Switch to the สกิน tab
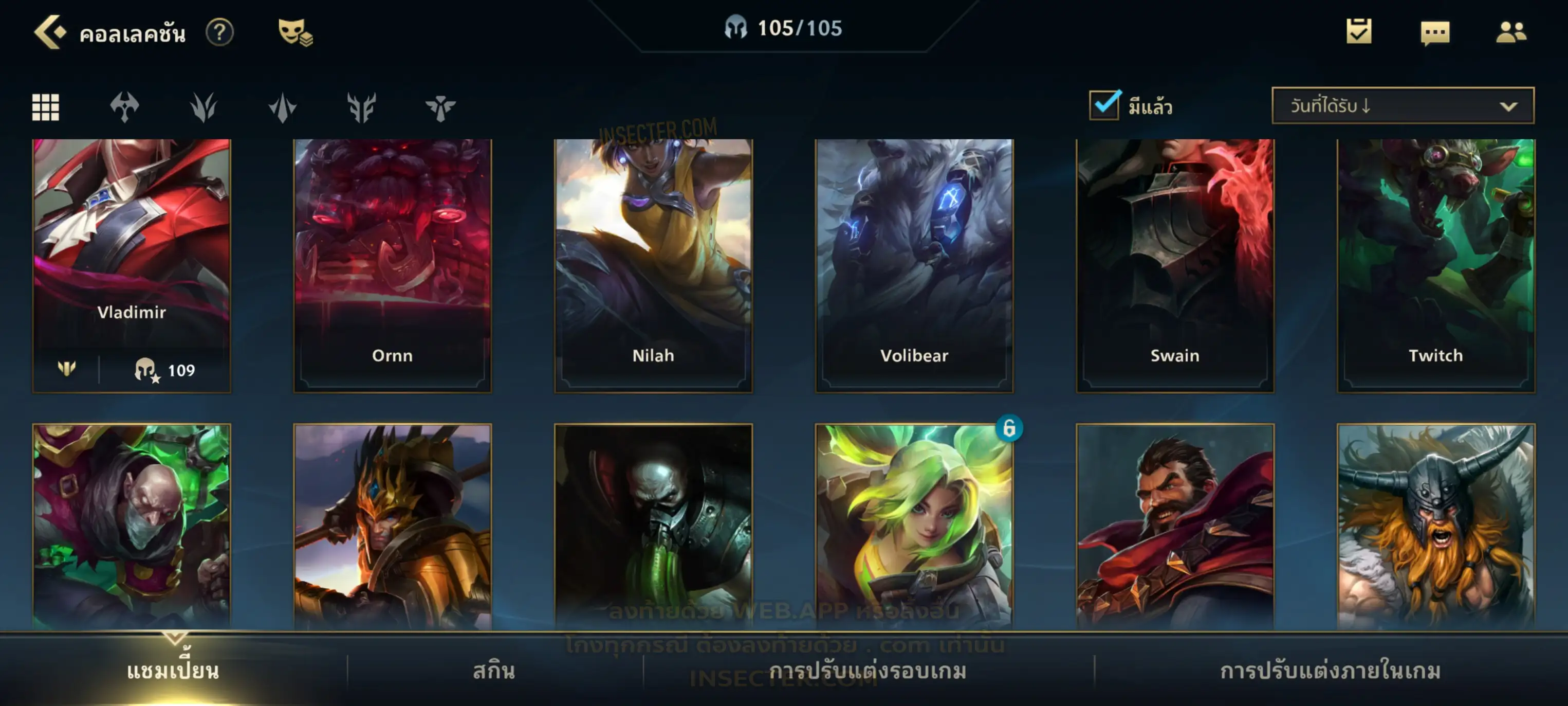This screenshot has width=1568, height=706. [x=494, y=671]
